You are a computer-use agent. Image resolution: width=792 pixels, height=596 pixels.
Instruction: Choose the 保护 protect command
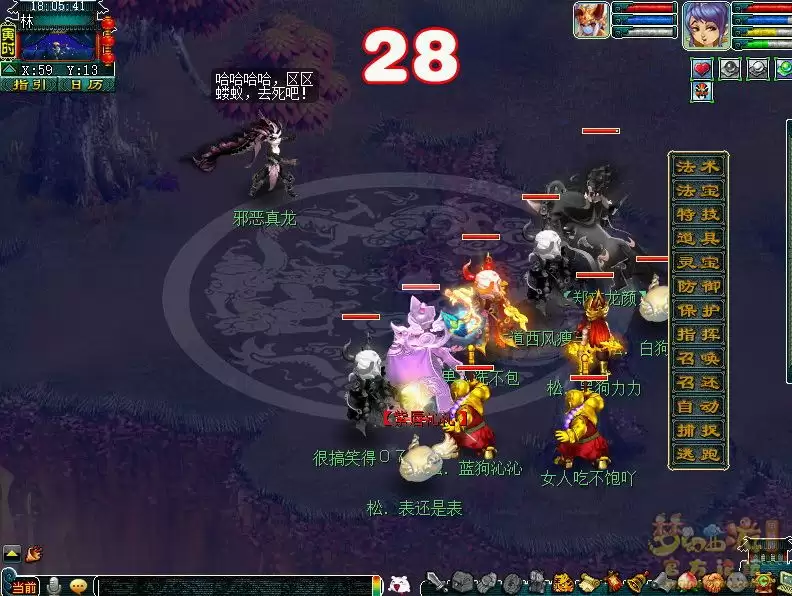(698, 310)
